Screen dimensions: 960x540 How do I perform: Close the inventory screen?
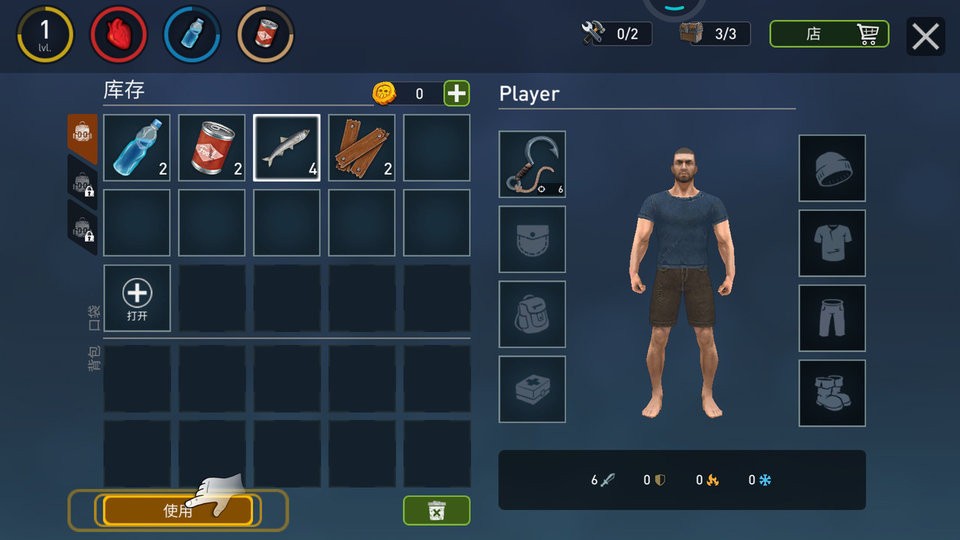coord(926,36)
